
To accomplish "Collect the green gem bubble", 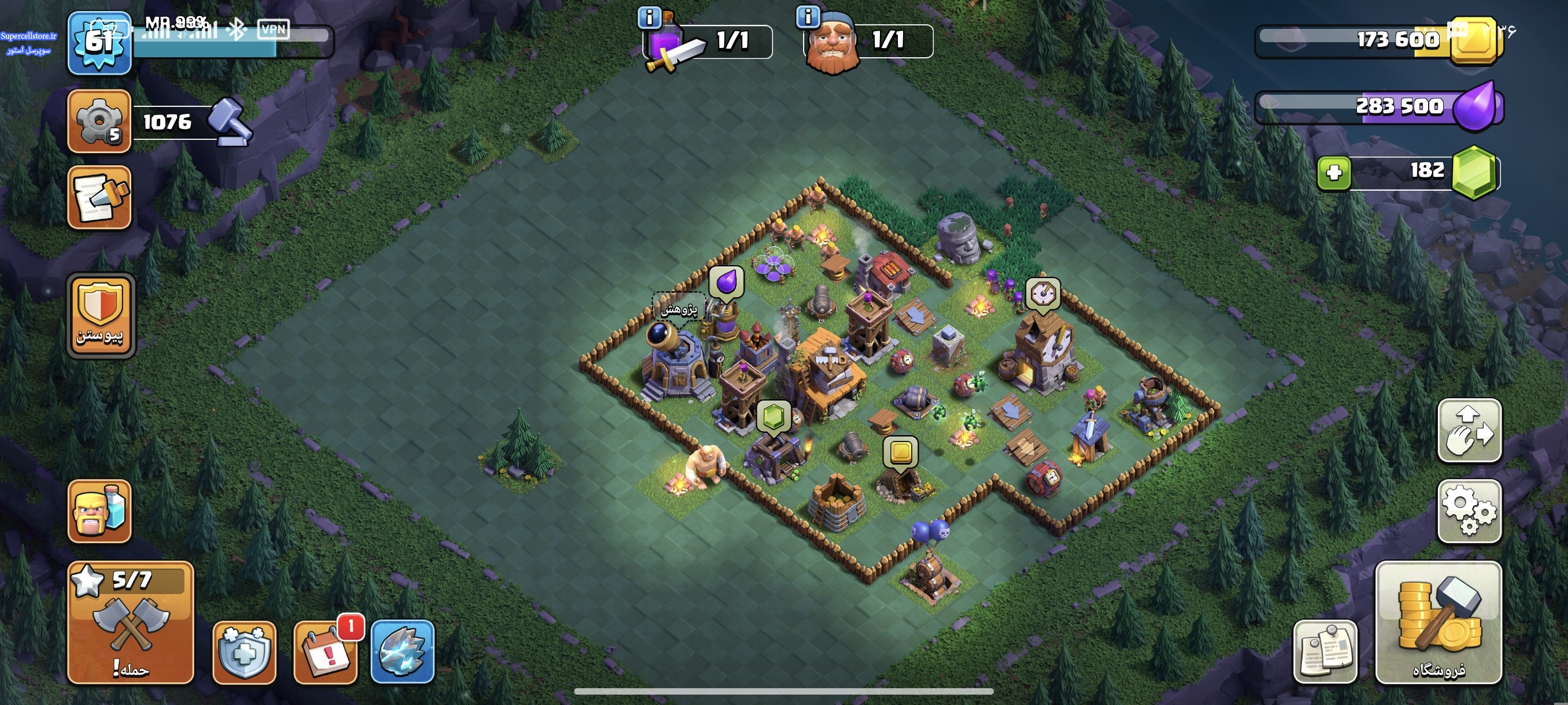I will coord(773,417).
